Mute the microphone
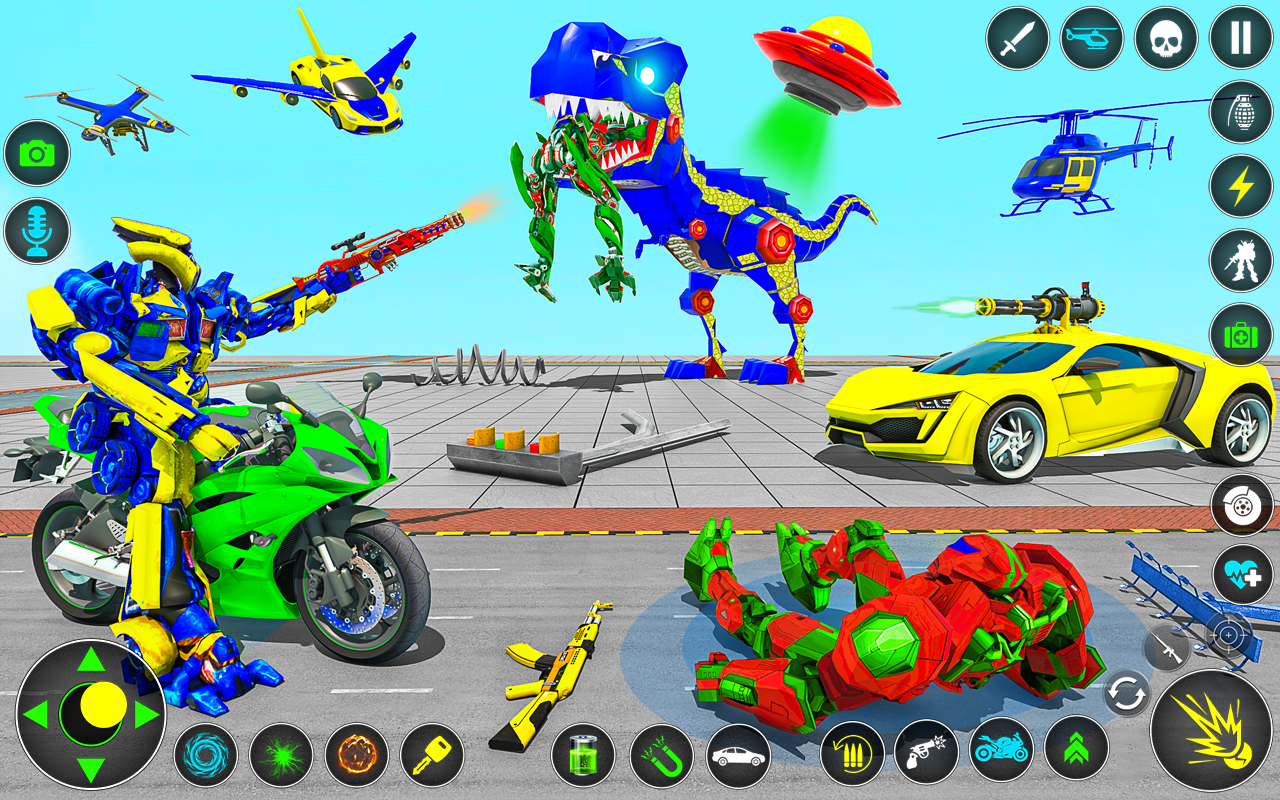 click(x=35, y=232)
